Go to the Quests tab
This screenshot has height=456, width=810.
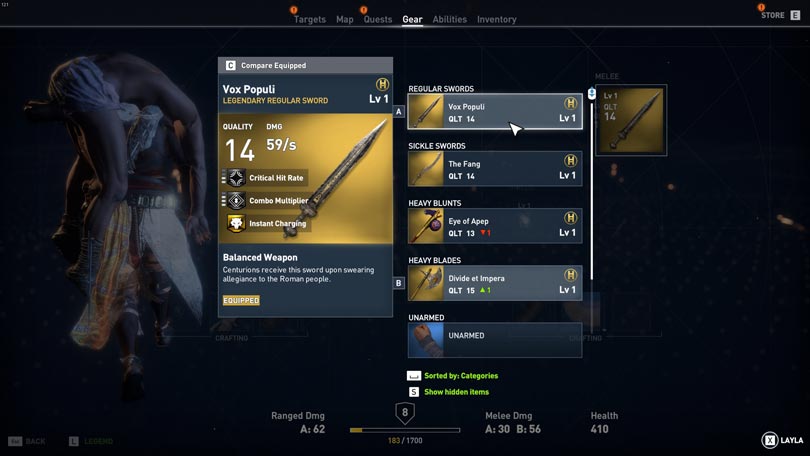tap(378, 20)
